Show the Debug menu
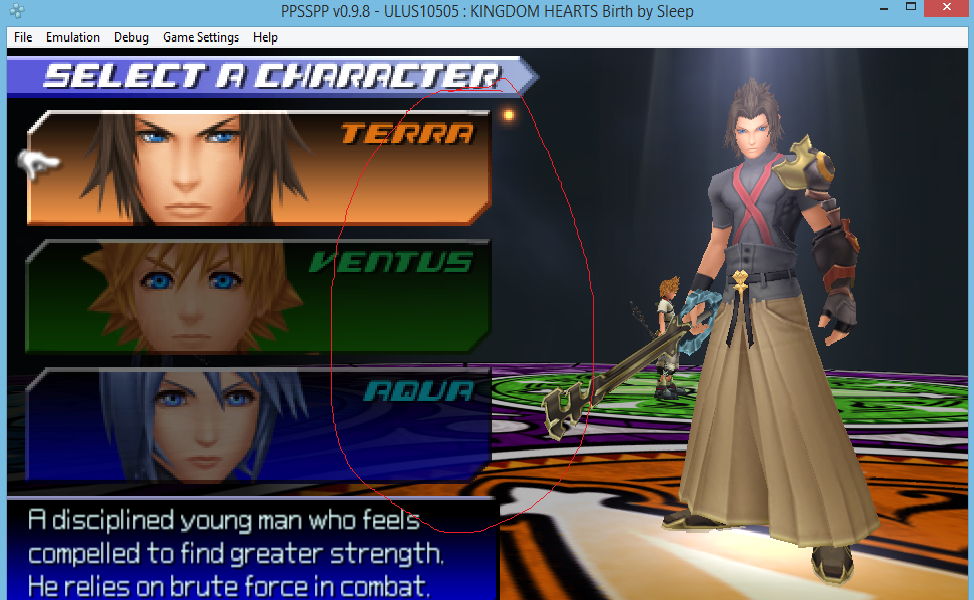Viewport: 974px width, 600px height. pos(131,37)
